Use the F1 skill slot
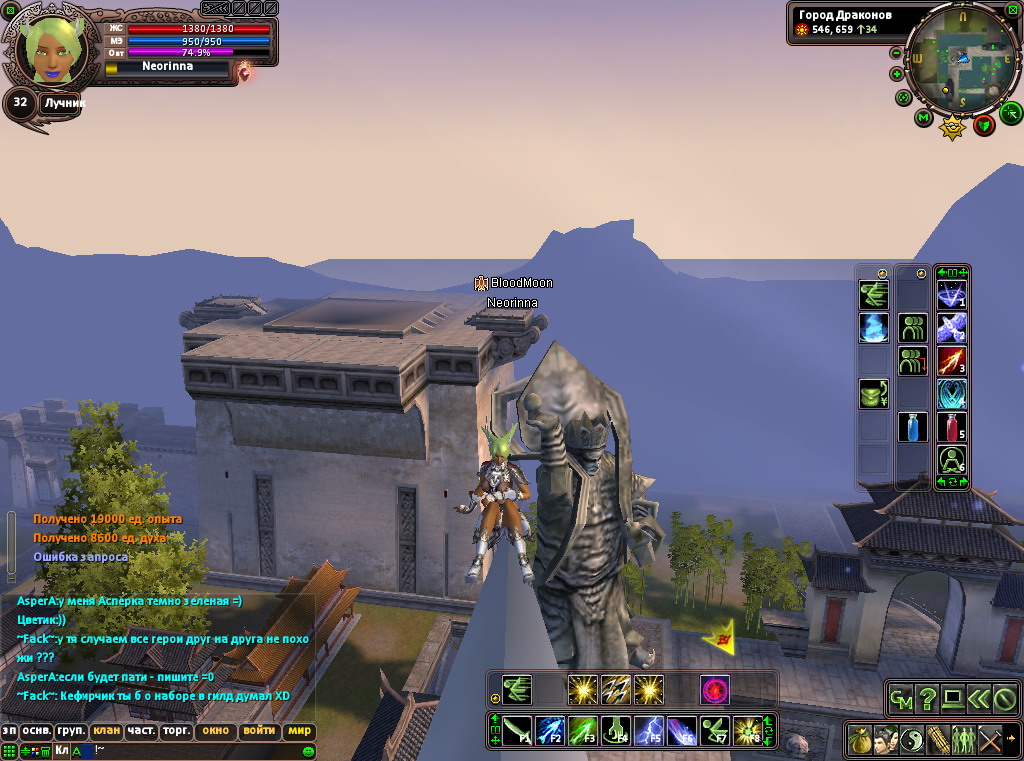This screenshot has width=1024, height=761. (x=517, y=731)
